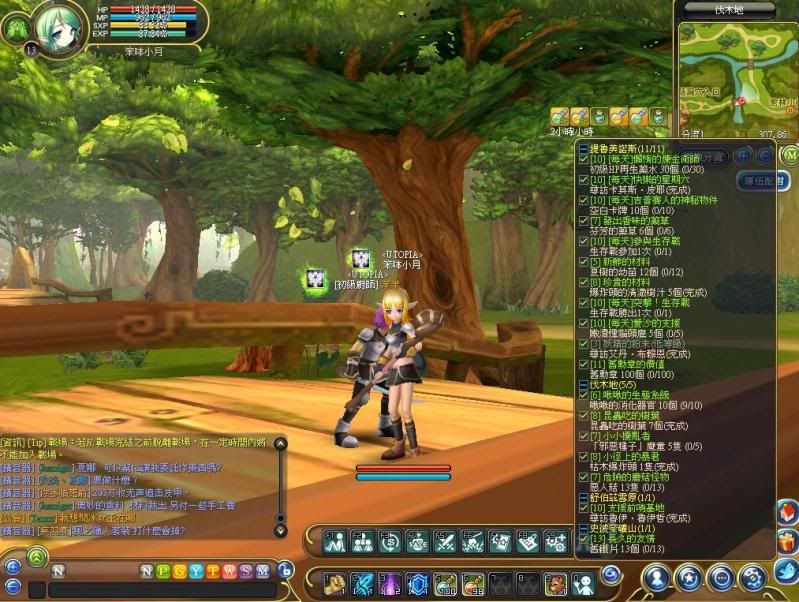Open the character silhouette menu button

(656, 577)
